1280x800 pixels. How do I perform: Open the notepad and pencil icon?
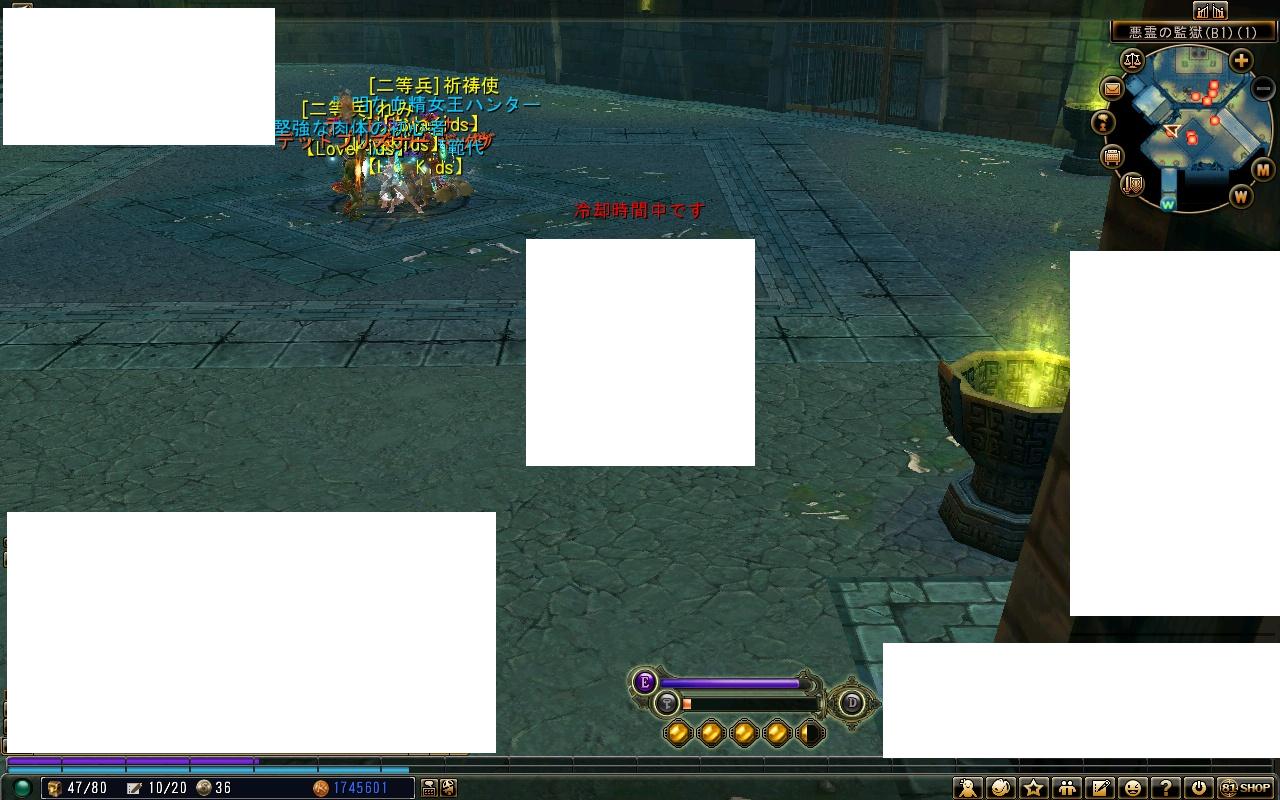(1100, 788)
